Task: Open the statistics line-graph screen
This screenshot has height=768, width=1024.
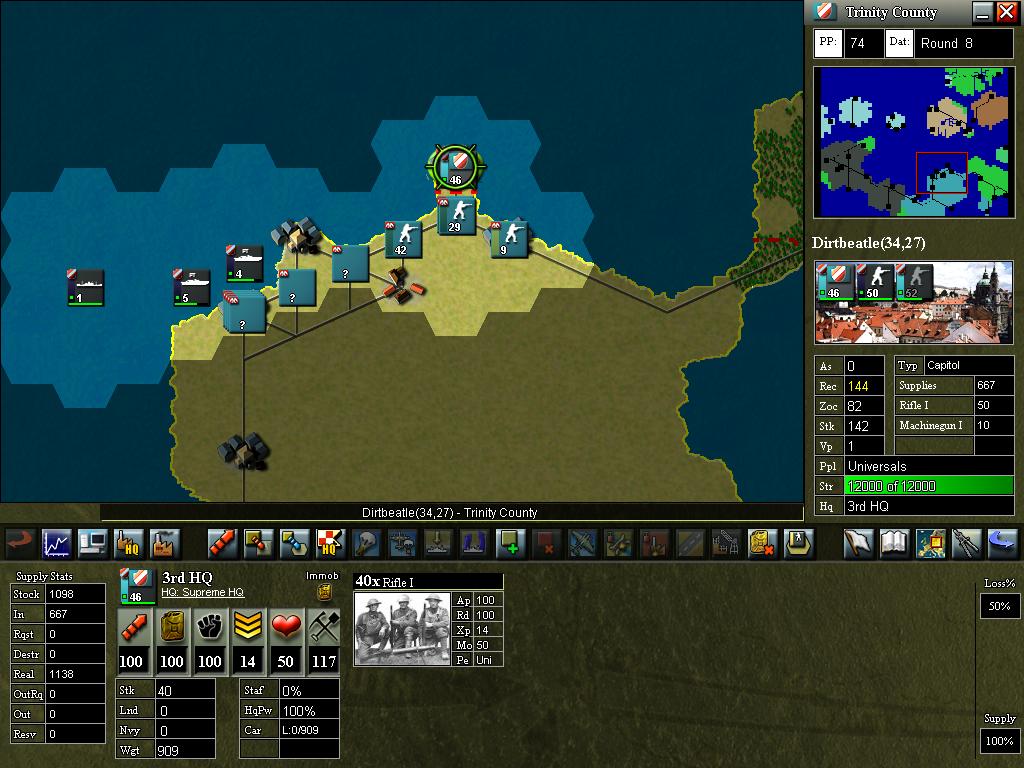Action: pos(56,543)
